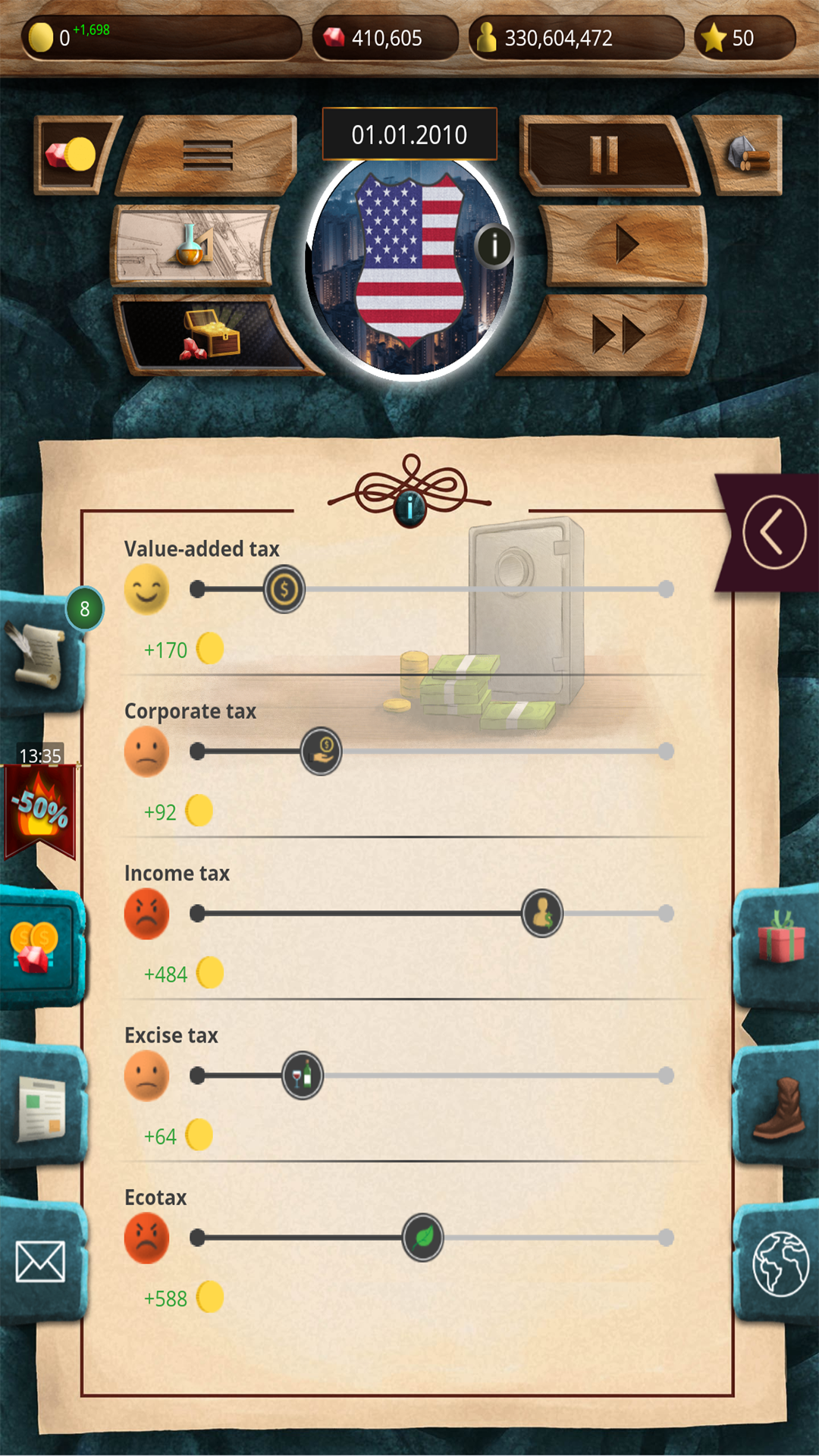819x1456 pixels.
Task: Open the gem and coin exchange button
Action: coord(71,155)
